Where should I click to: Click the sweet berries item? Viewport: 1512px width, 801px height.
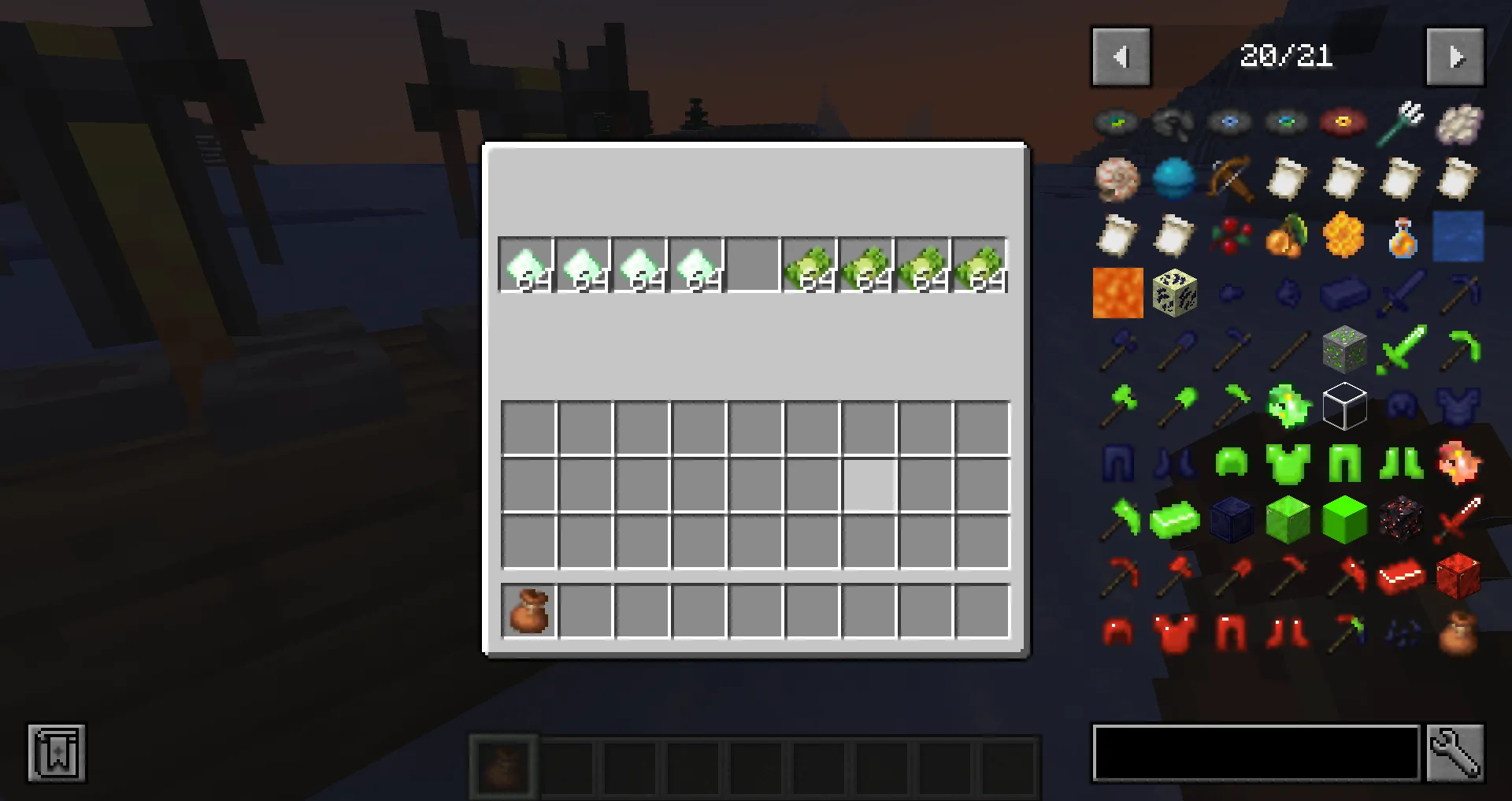point(1231,236)
